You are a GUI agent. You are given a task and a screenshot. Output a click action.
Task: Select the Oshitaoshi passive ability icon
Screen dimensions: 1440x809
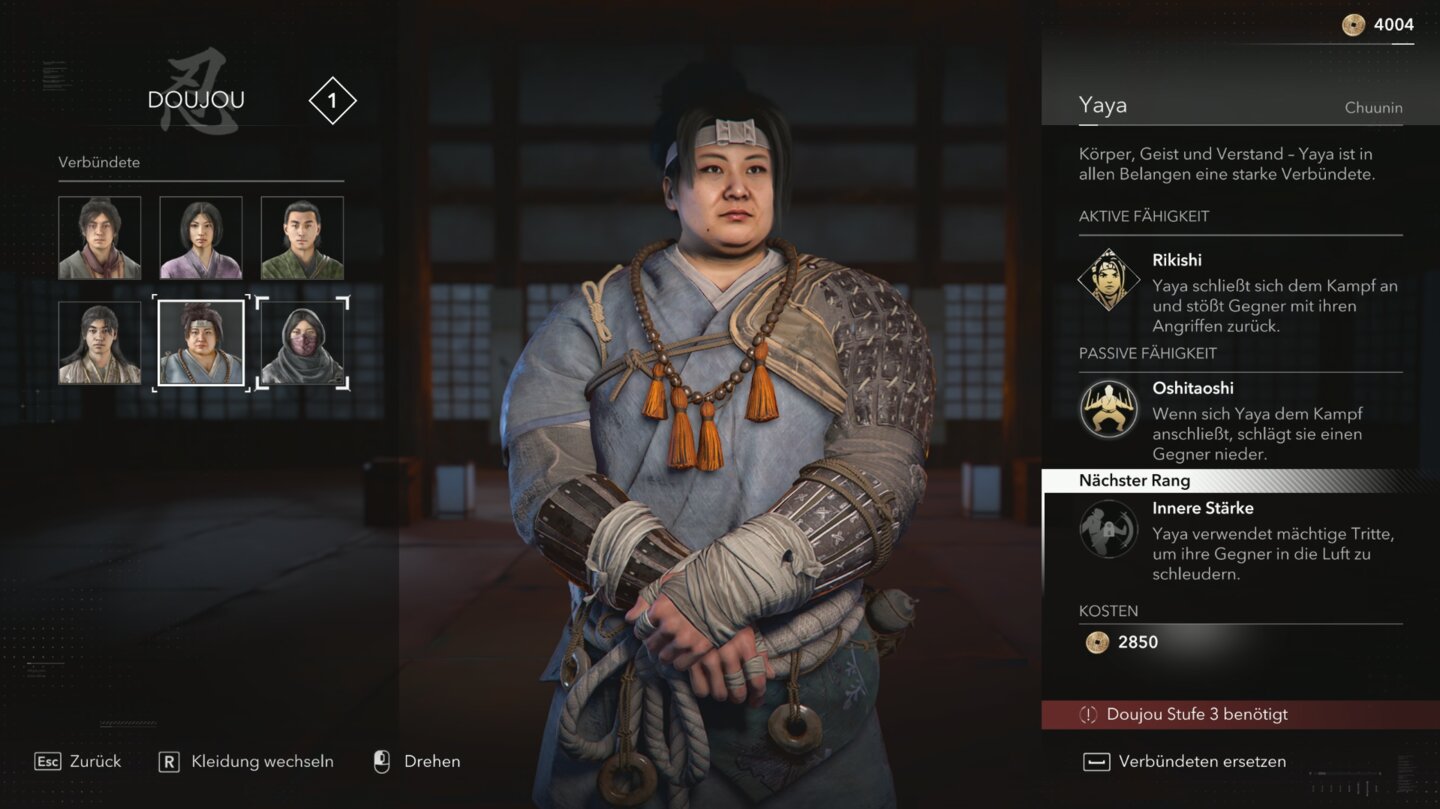coord(1108,409)
